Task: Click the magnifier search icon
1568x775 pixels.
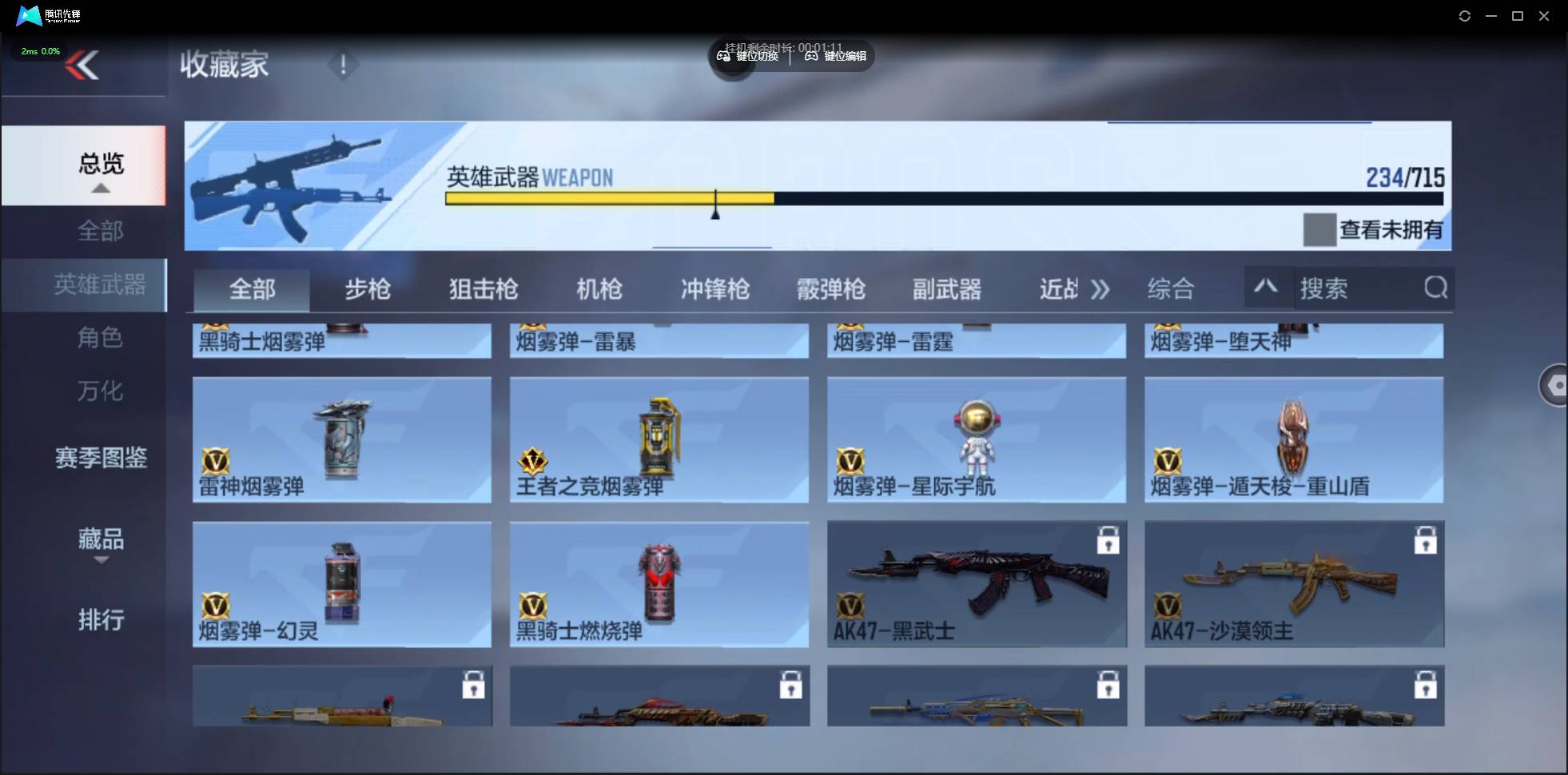Action: 1435,288
